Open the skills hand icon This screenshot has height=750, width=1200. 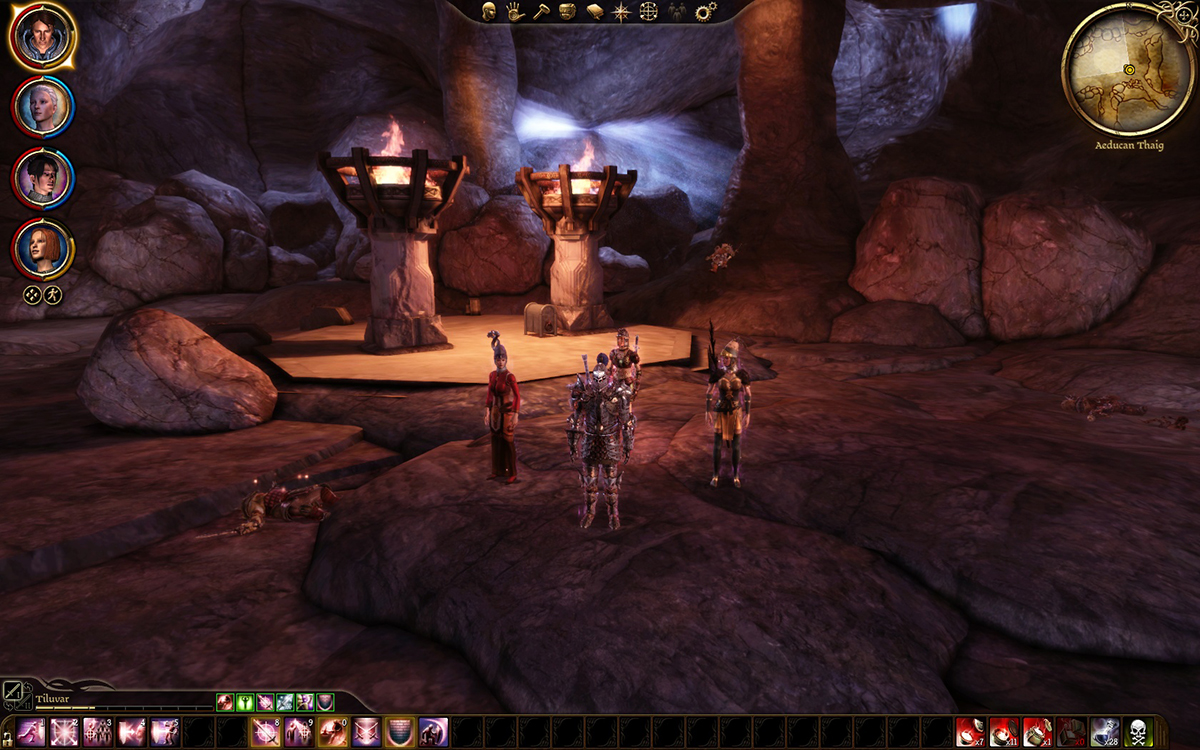[x=516, y=12]
